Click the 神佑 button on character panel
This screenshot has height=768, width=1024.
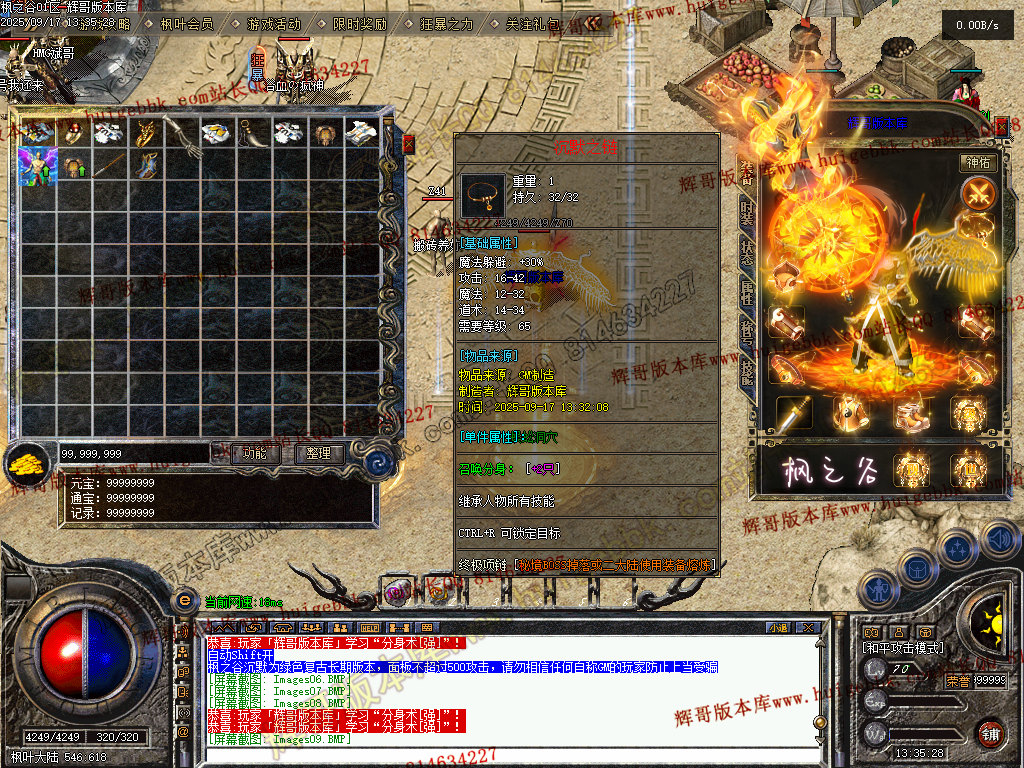[x=977, y=162]
